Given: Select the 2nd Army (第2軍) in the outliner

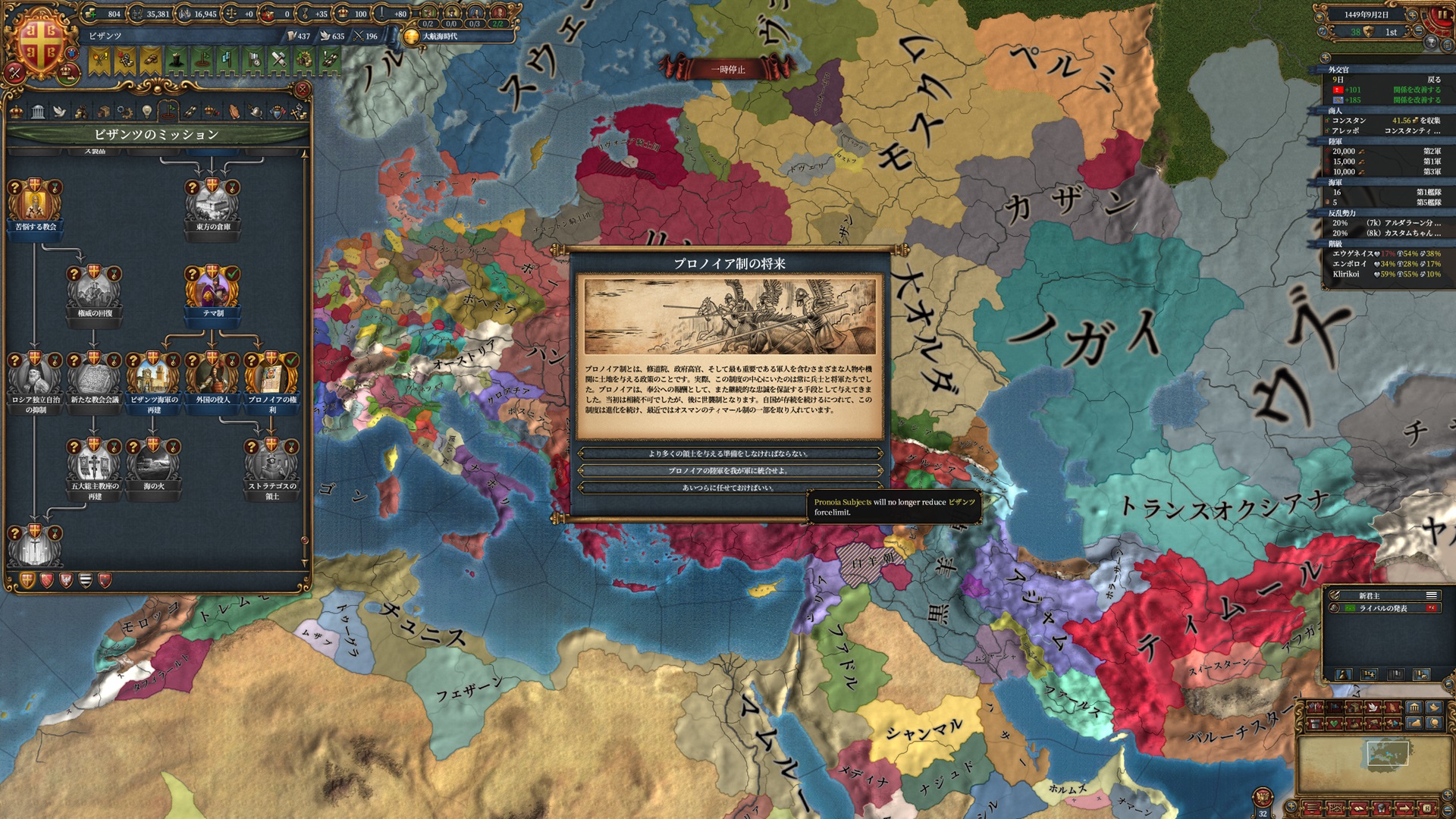Looking at the screenshot, I should [1386, 151].
